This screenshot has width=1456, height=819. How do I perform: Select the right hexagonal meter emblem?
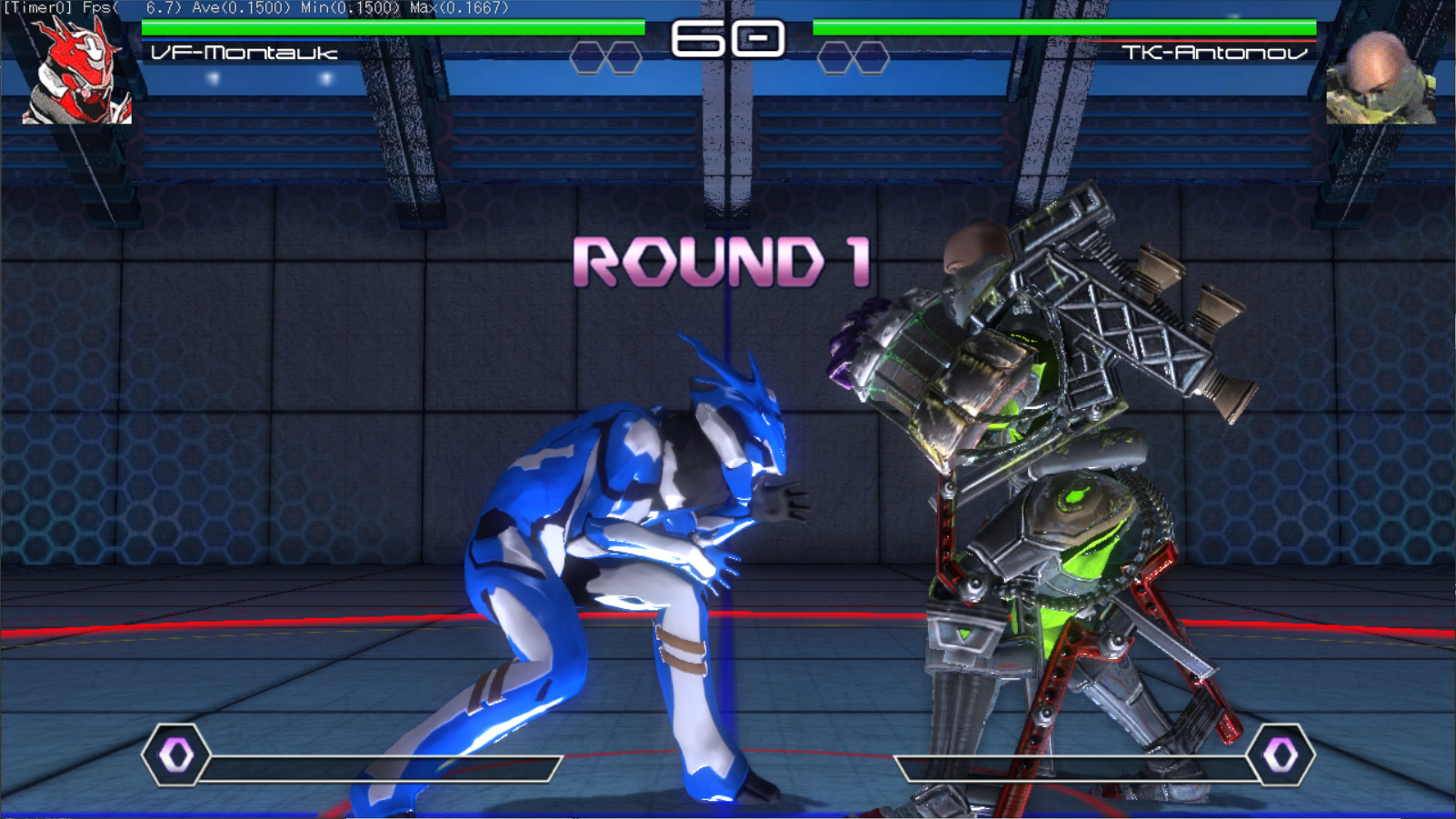coord(1278,757)
